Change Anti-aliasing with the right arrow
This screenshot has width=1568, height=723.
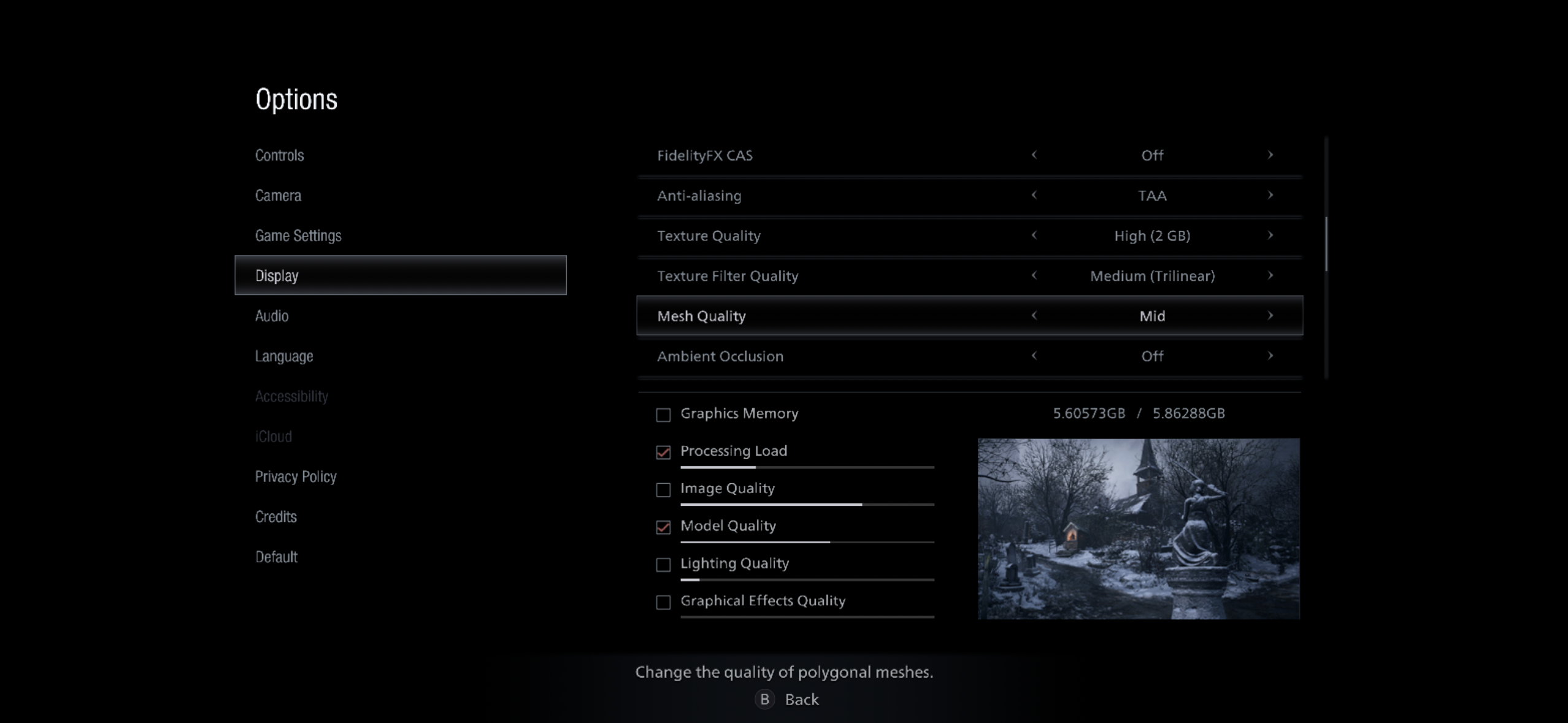click(1270, 196)
